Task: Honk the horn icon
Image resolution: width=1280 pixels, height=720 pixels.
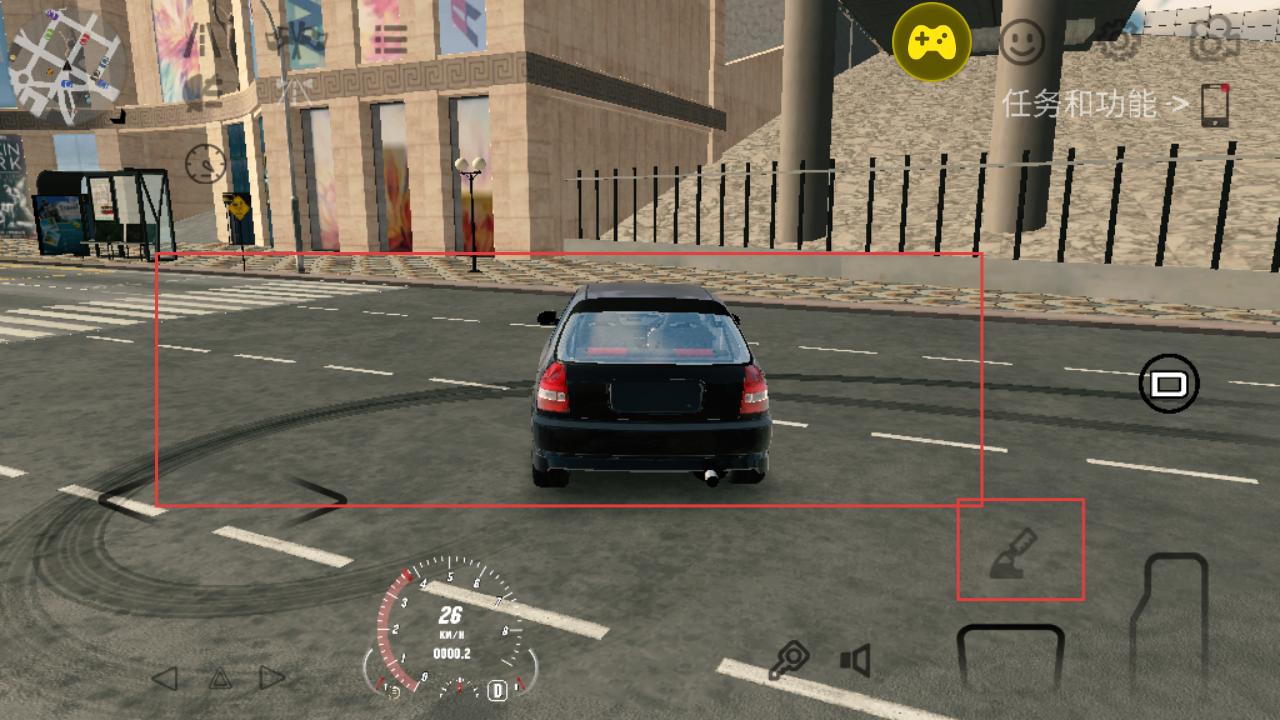Action: pos(855,660)
